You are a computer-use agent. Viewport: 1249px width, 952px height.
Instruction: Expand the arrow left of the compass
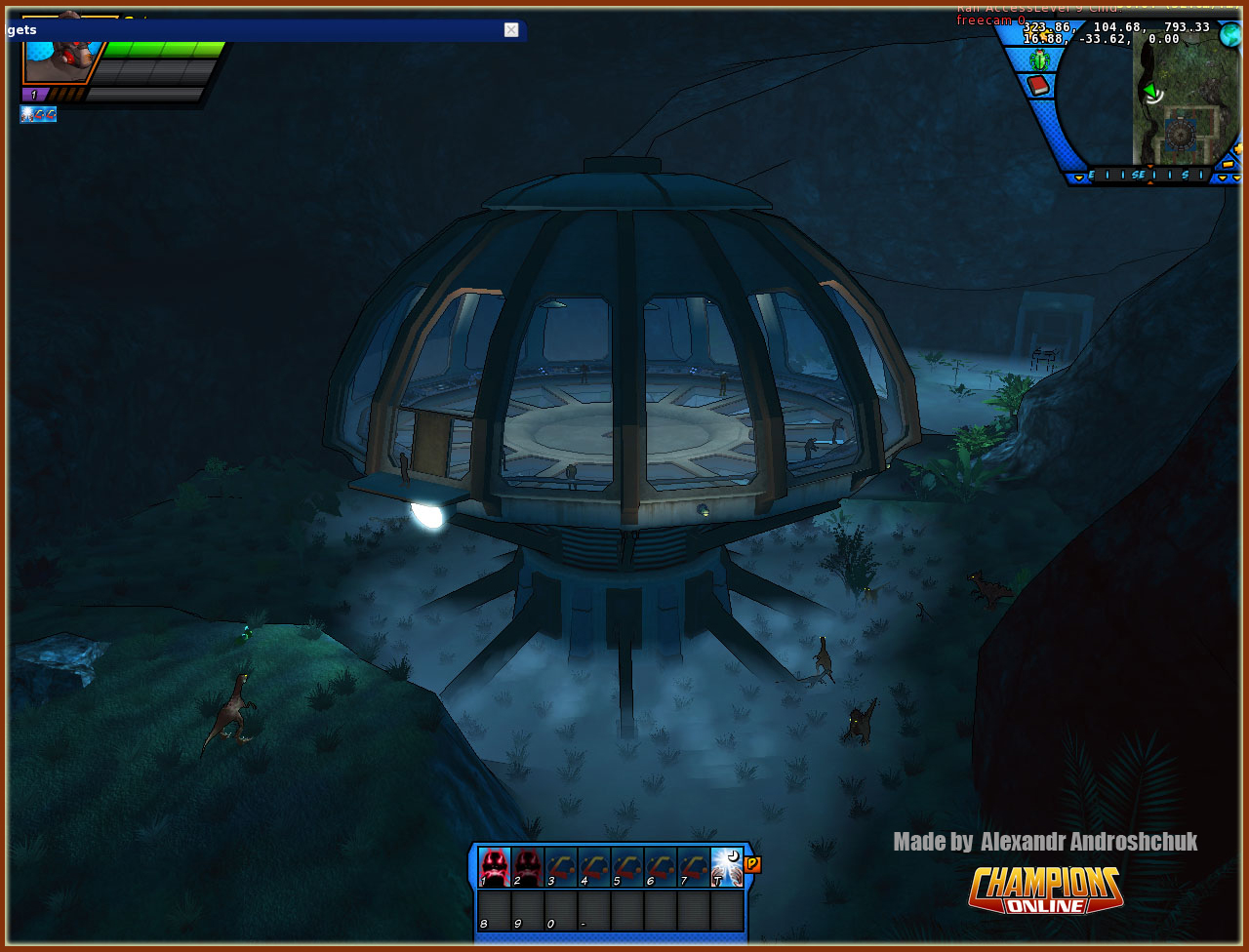tap(1078, 178)
